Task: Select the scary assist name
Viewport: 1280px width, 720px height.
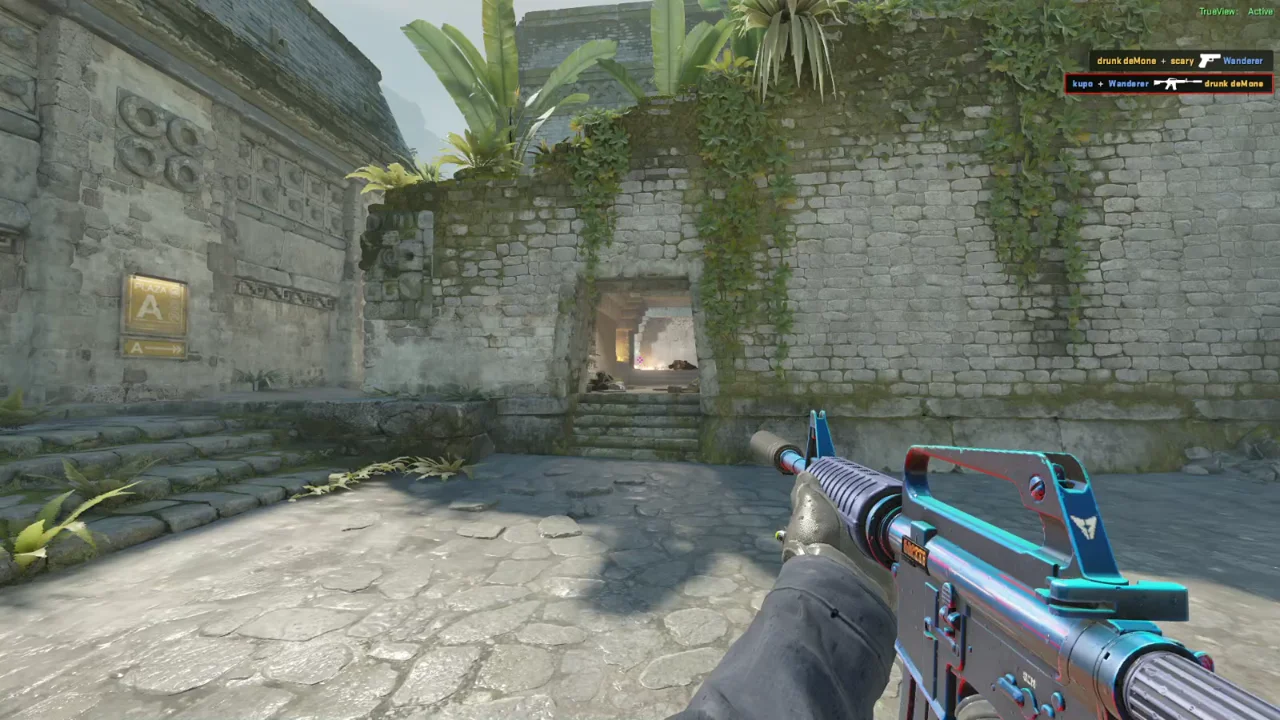Action: click(1182, 61)
